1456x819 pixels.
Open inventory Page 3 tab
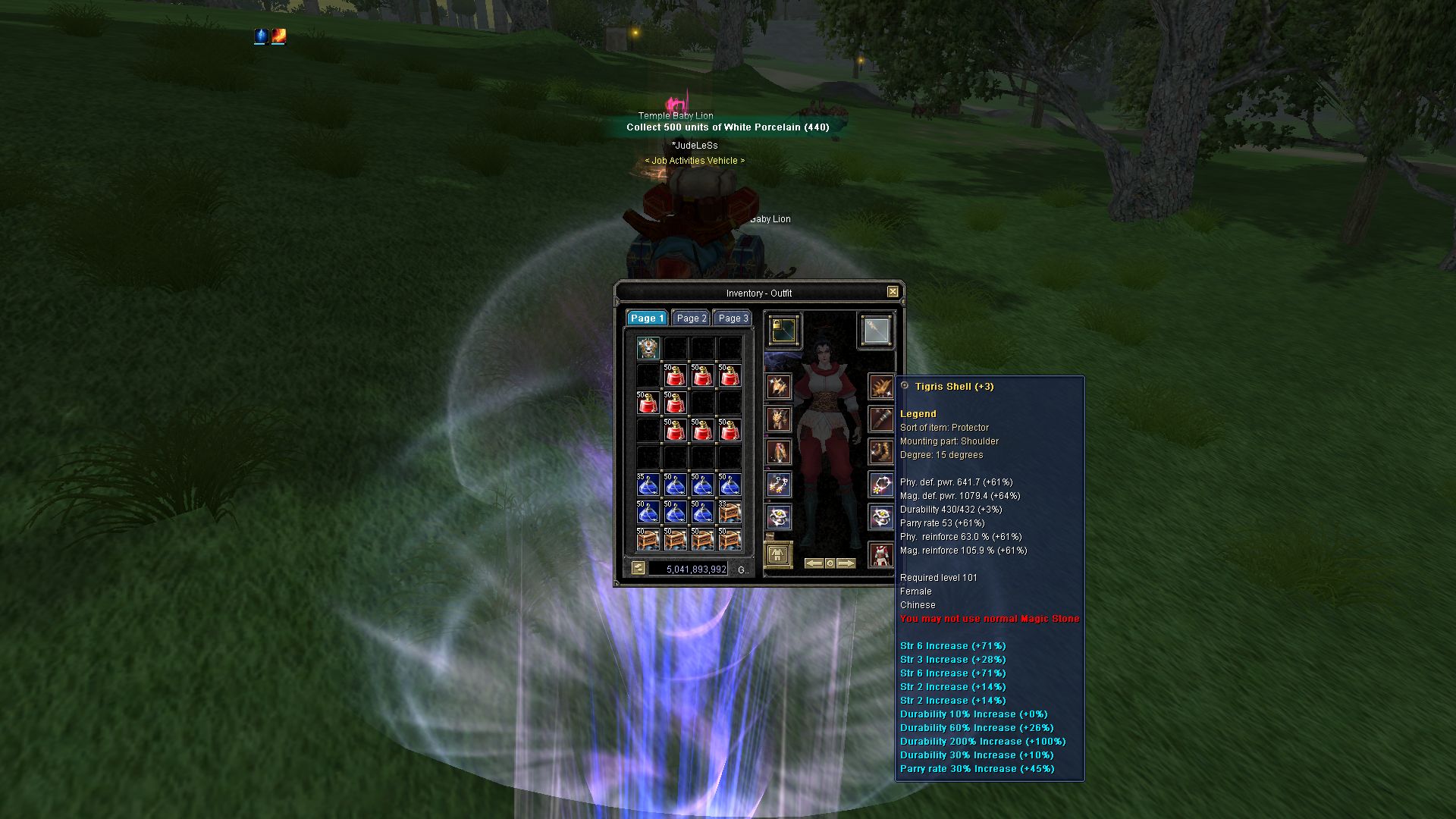coord(733,318)
